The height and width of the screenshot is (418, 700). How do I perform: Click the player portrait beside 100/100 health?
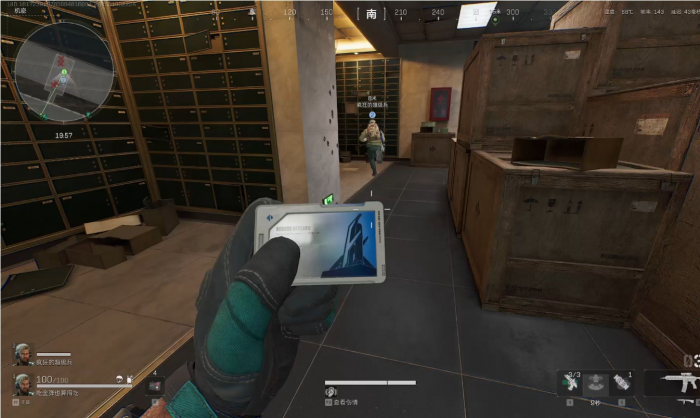click(21, 385)
